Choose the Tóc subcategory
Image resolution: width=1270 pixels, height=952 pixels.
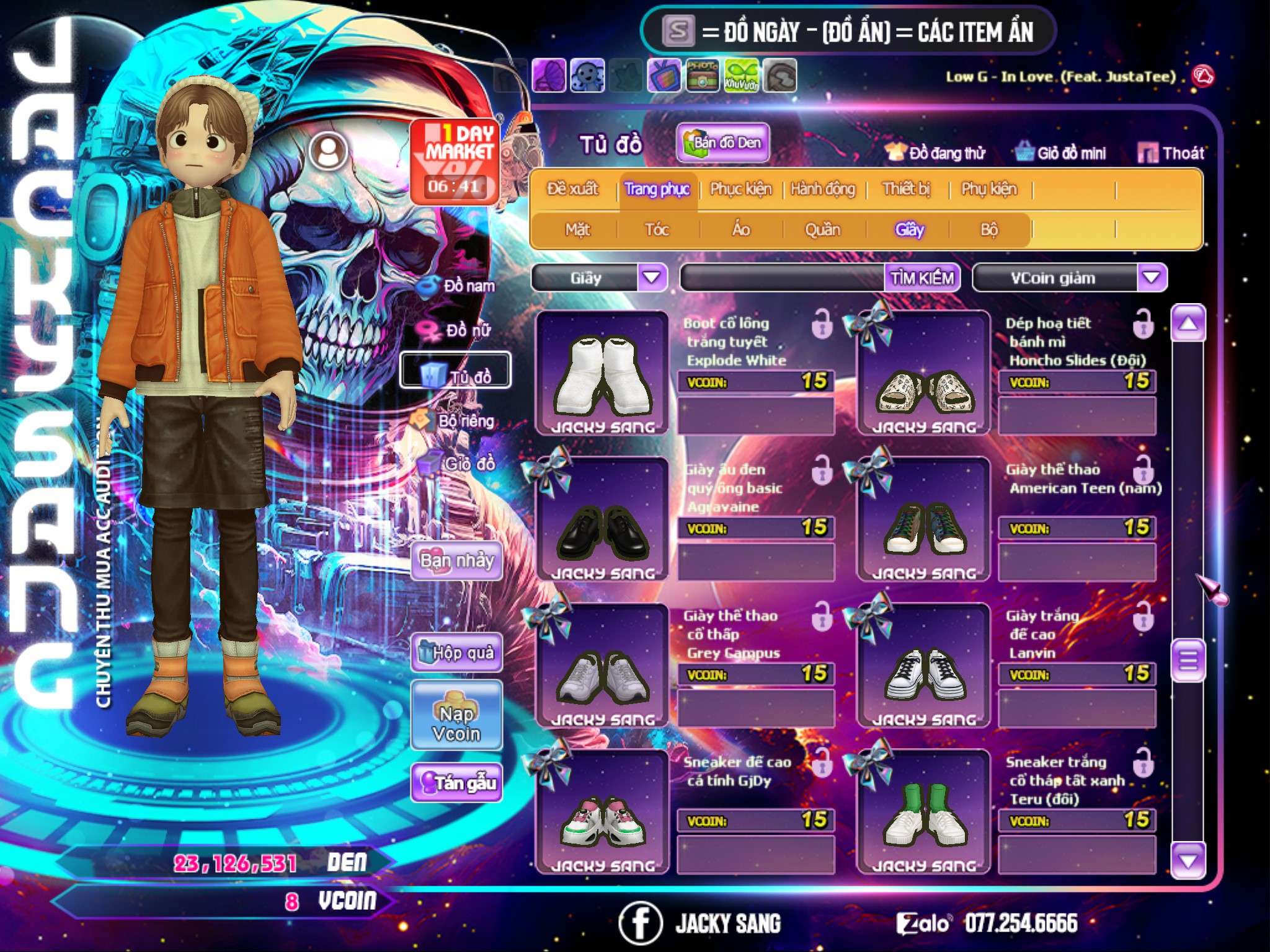657,230
